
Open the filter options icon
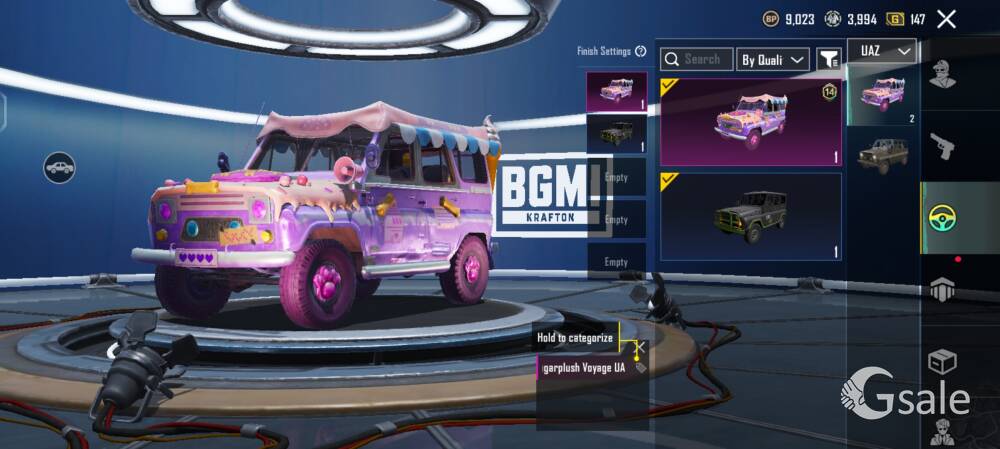click(x=829, y=60)
